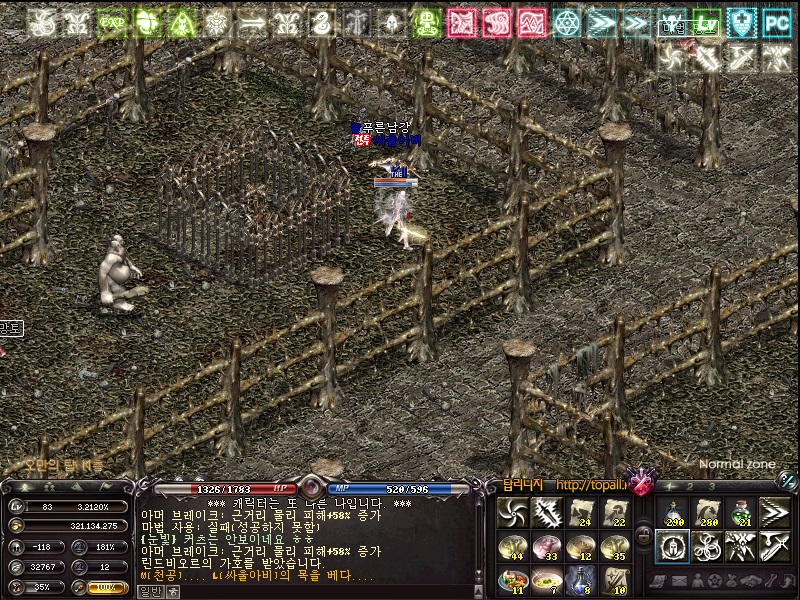Switch to hotbar page 3

[711, 487]
